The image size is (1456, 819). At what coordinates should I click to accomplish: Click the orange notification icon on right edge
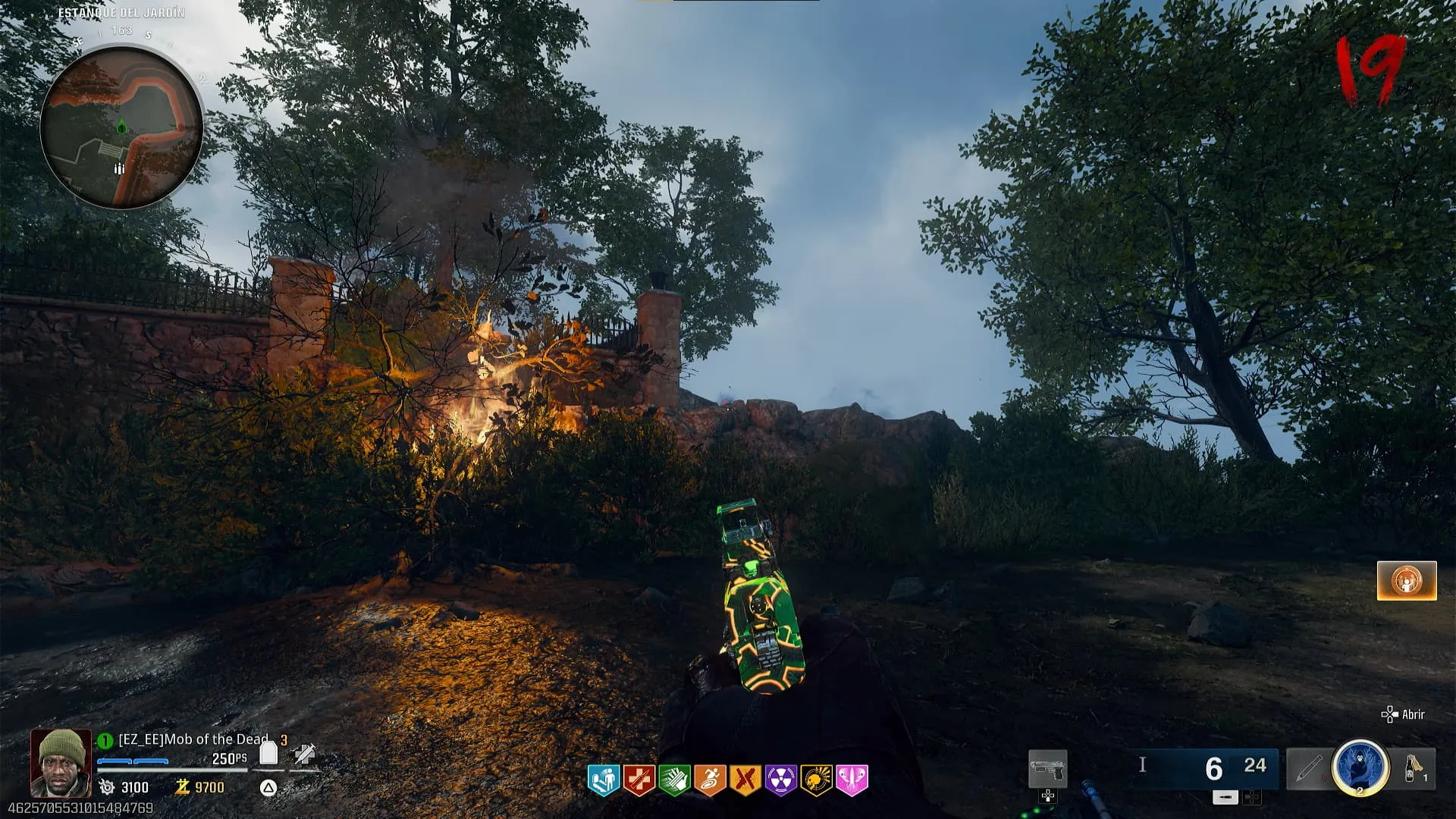[1407, 581]
